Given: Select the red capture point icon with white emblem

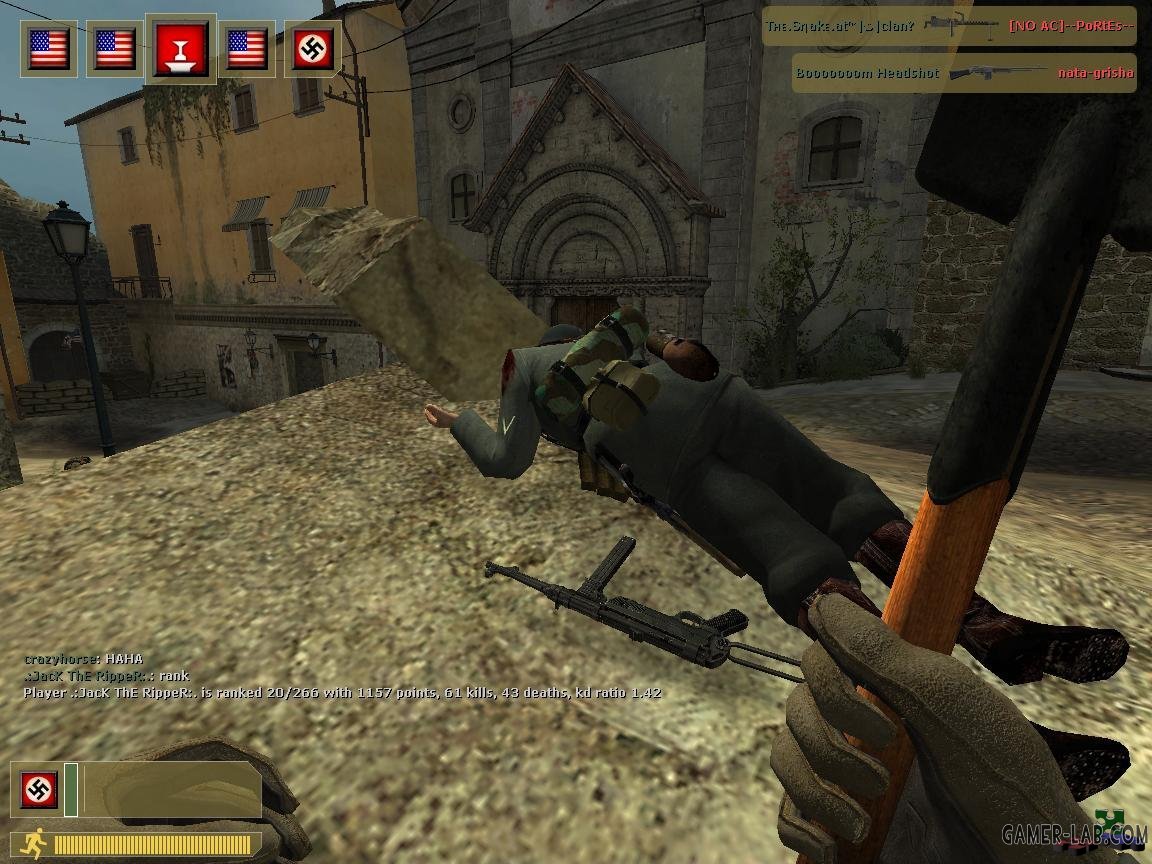Looking at the screenshot, I should coord(181,49).
